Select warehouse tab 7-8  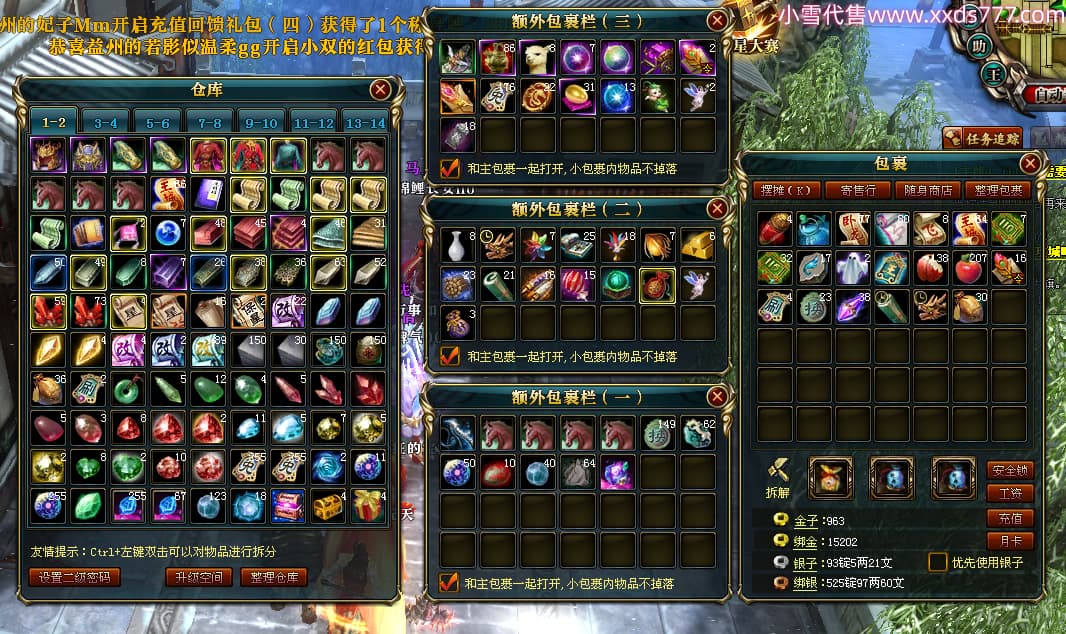(x=208, y=123)
